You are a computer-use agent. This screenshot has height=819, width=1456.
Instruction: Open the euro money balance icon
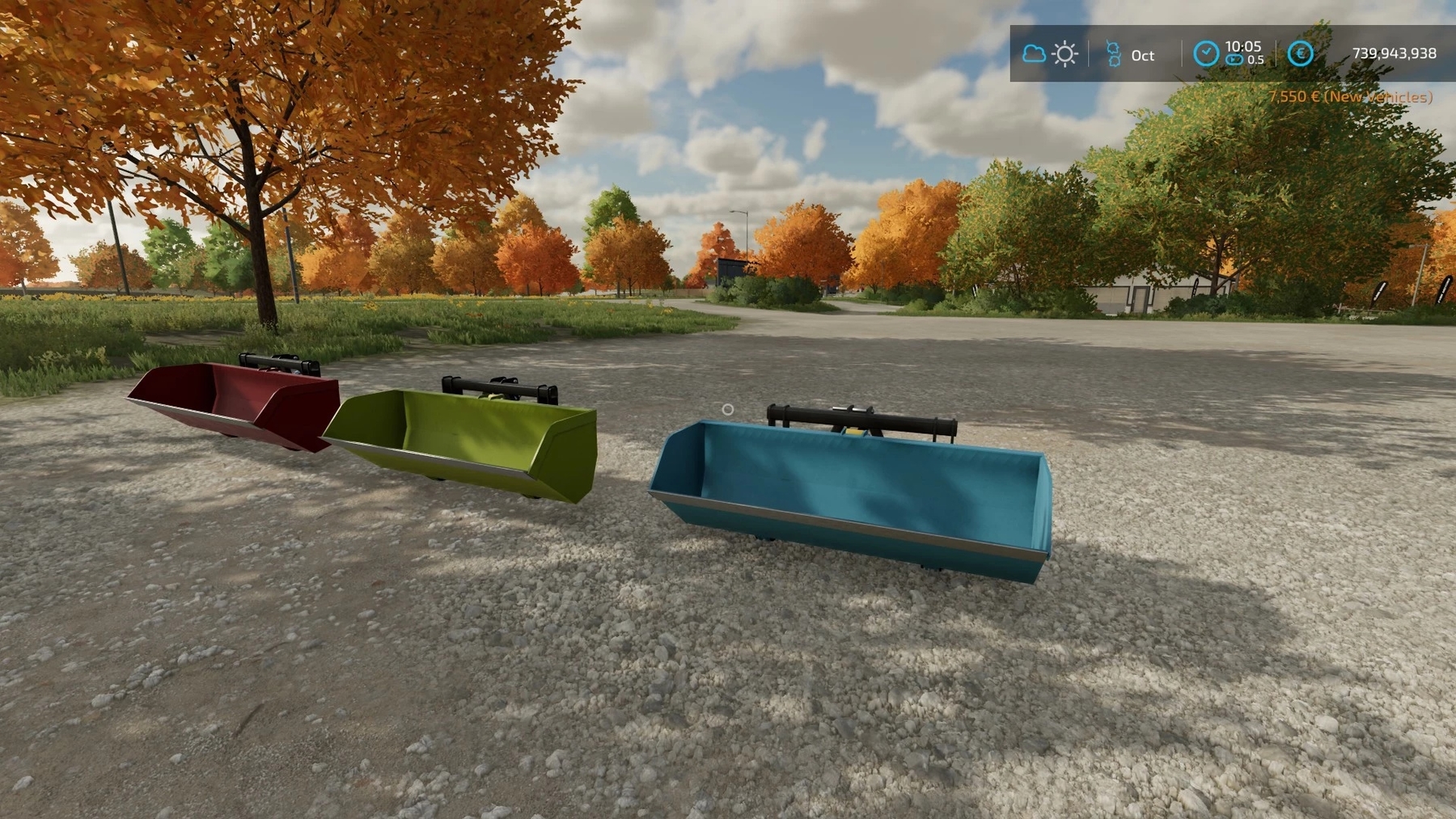[1300, 53]
